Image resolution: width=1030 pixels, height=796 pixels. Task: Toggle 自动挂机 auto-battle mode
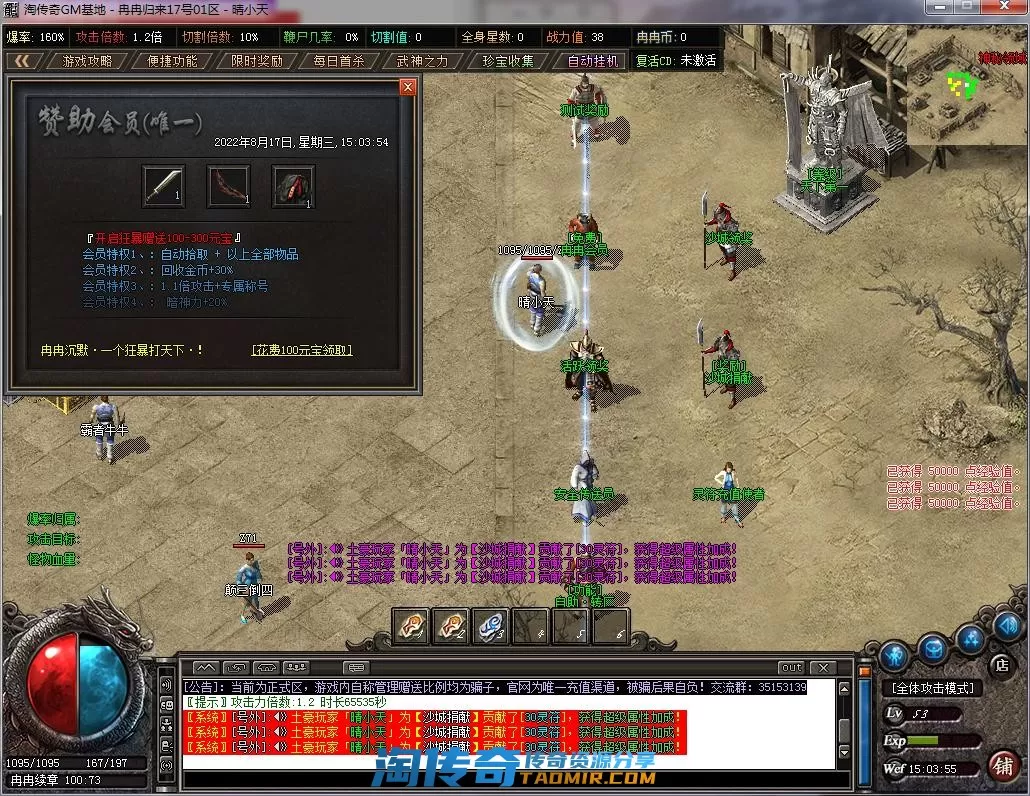(594, 61)
